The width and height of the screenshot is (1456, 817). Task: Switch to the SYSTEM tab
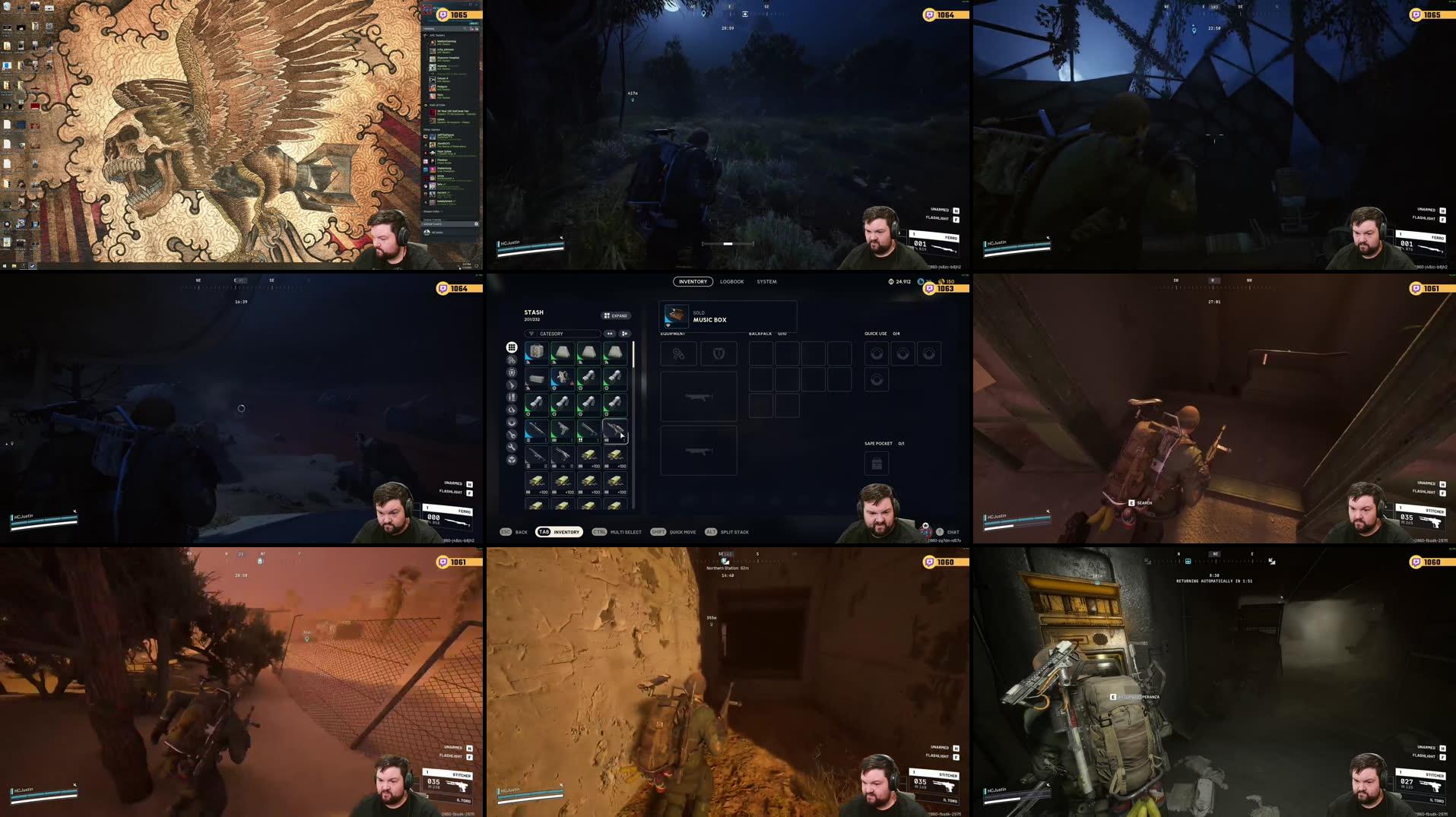[x=767, y=281]
